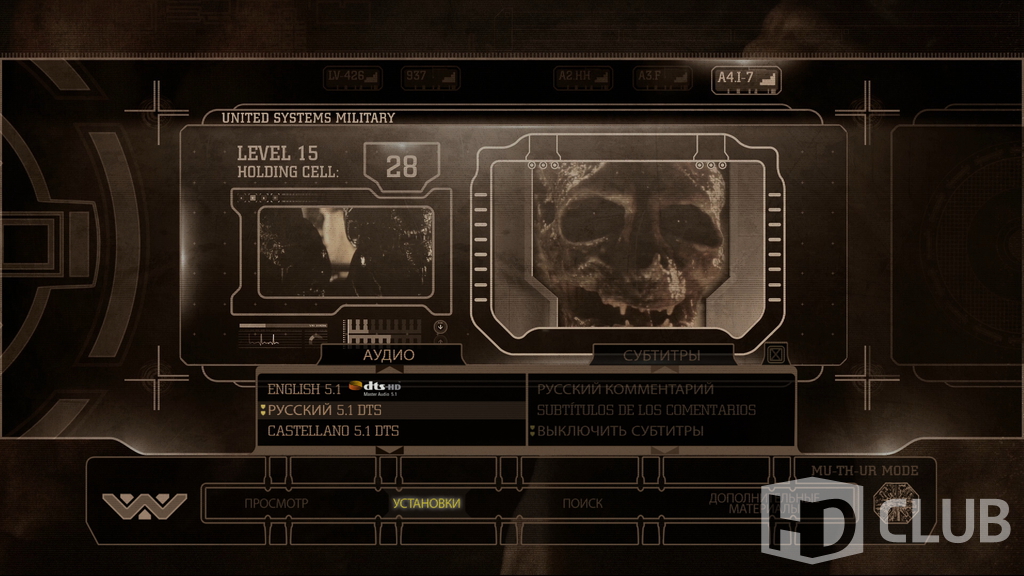Open the АУДИО header tab

[x=390, y=355]
